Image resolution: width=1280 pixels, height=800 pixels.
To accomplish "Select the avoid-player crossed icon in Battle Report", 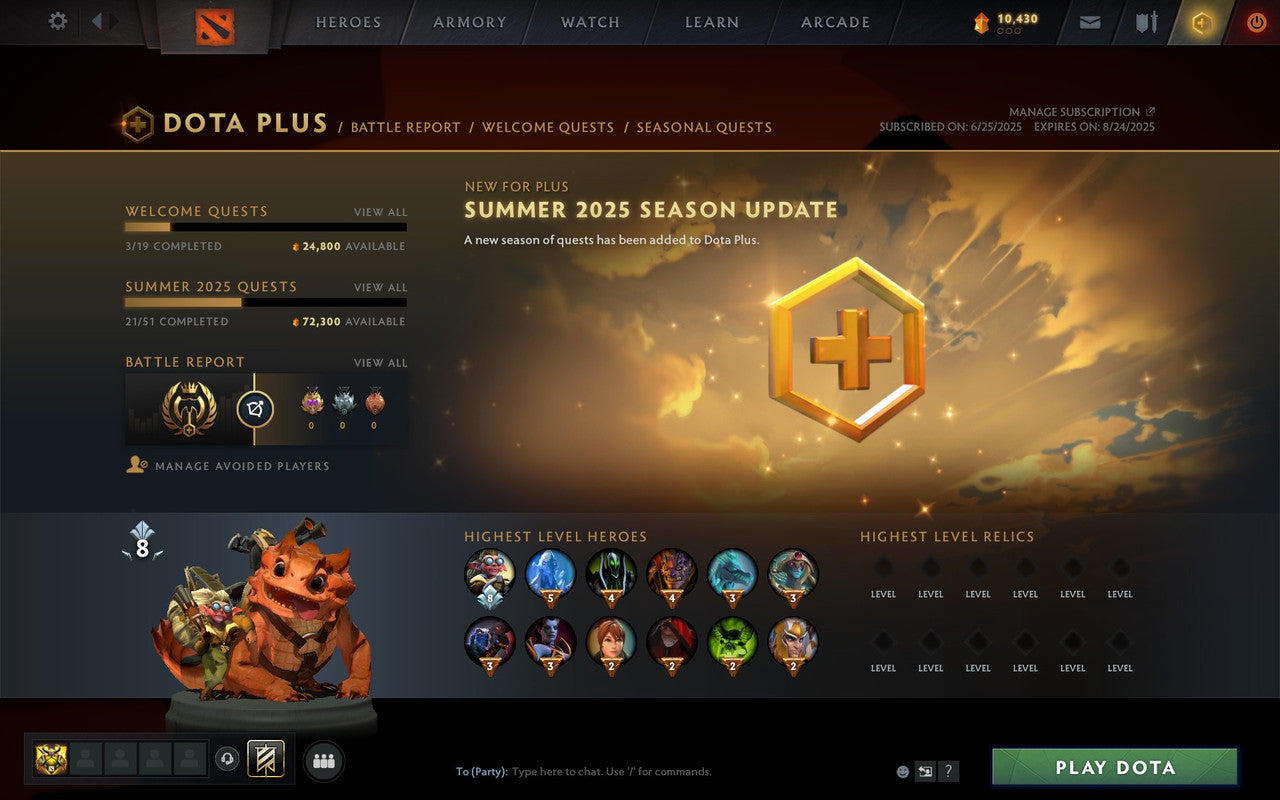I will [x=255, y=407].
